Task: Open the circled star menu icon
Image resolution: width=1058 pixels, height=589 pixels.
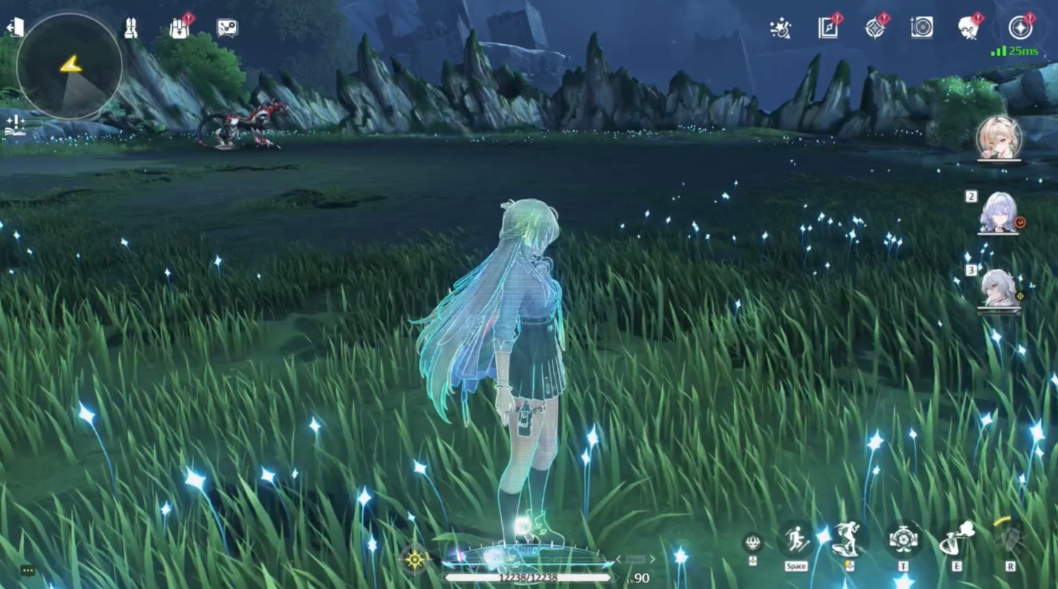Action: pyautogui.click(x=1021, y=27)
